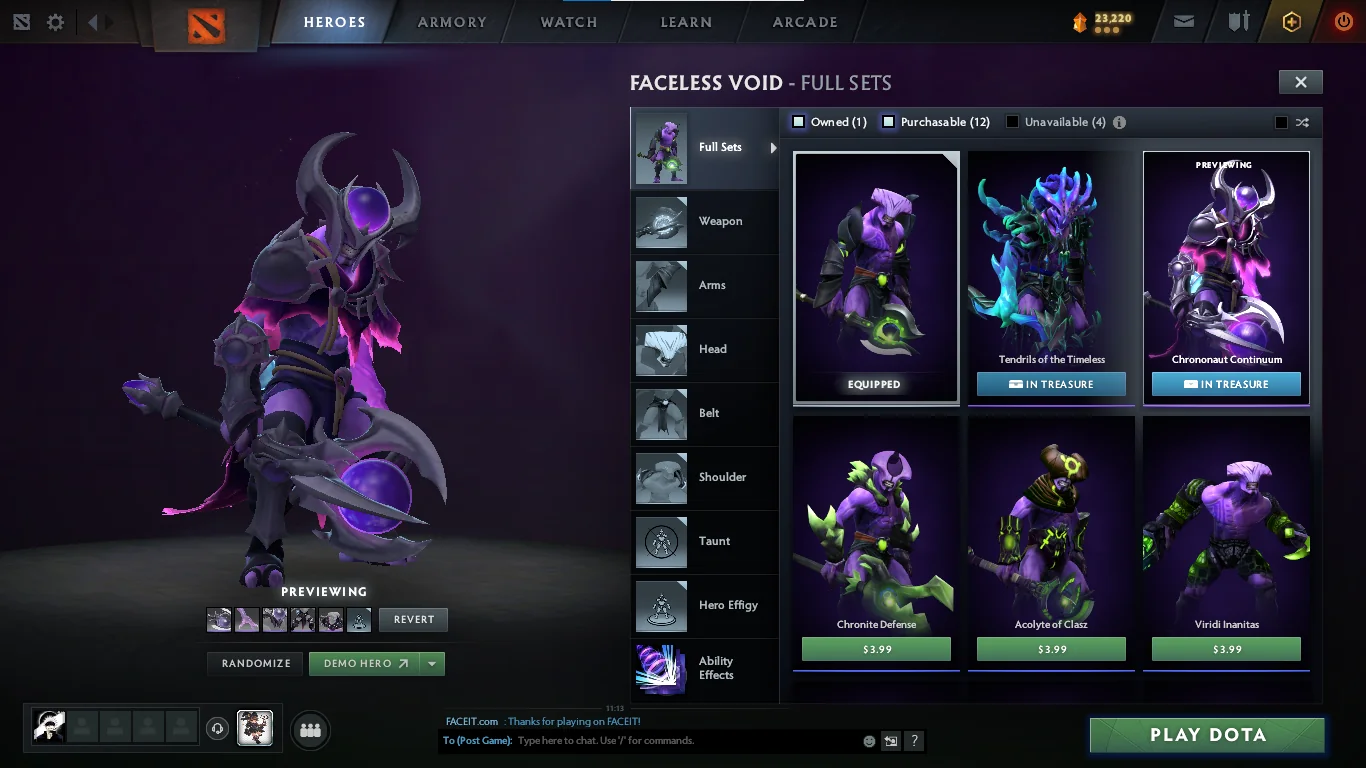
Task: Open the Watch tab
Action: (569, 22)
